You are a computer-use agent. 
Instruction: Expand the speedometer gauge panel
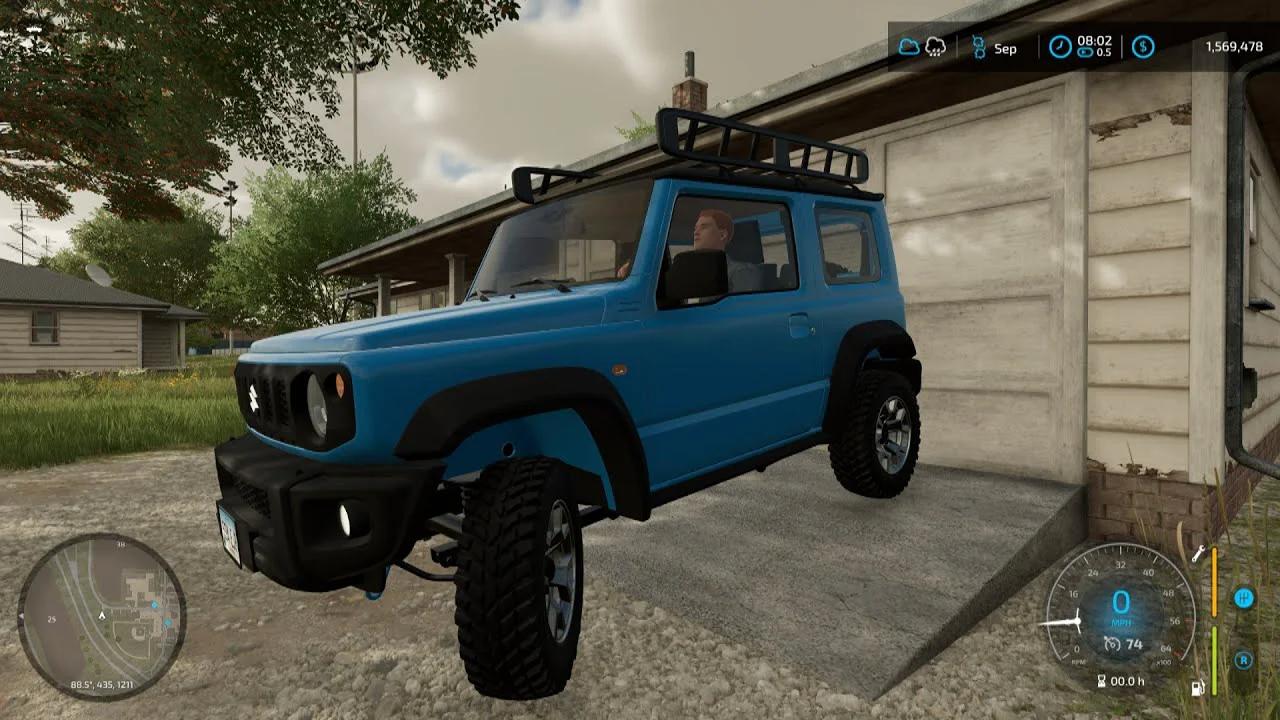[1120, 603]
